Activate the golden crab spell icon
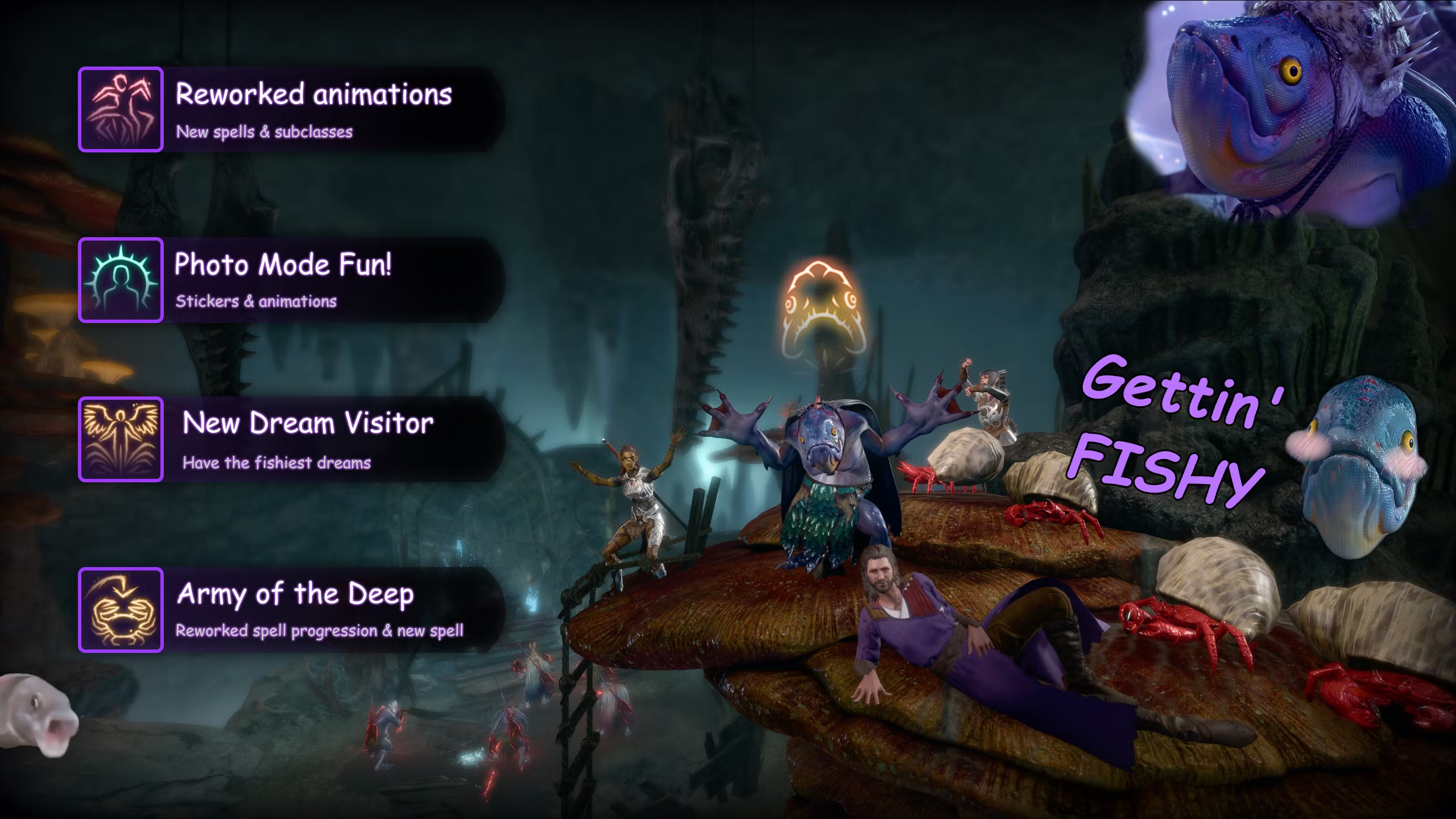The width and height of the screenshot is (1456, 819). 121,610
